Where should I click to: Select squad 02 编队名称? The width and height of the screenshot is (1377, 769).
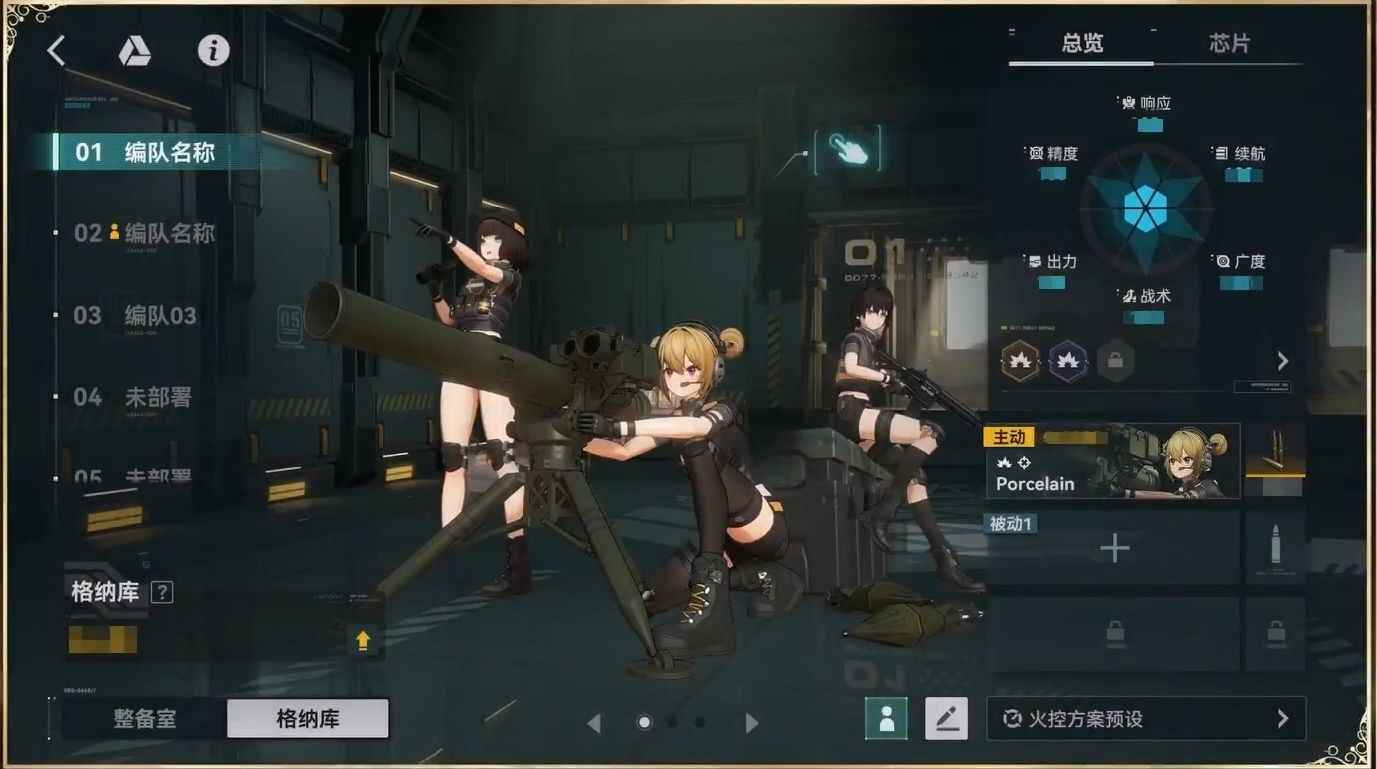(145, 234)
